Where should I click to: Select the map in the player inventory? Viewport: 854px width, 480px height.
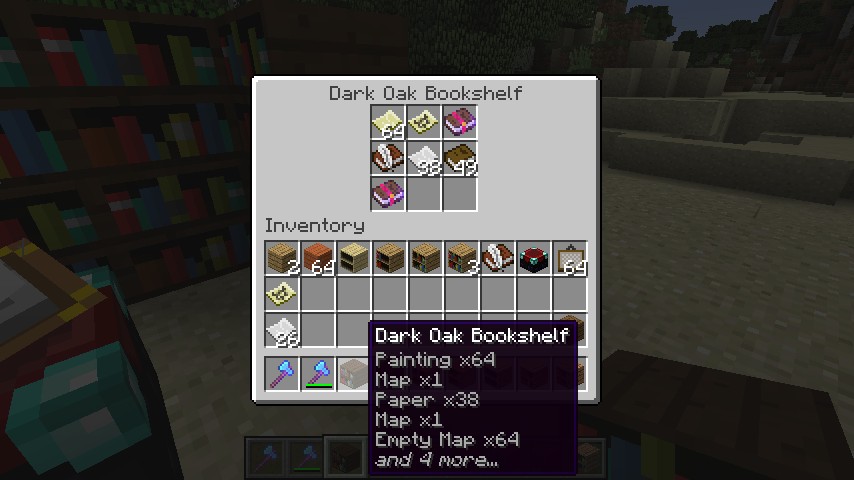click(282, 294)
